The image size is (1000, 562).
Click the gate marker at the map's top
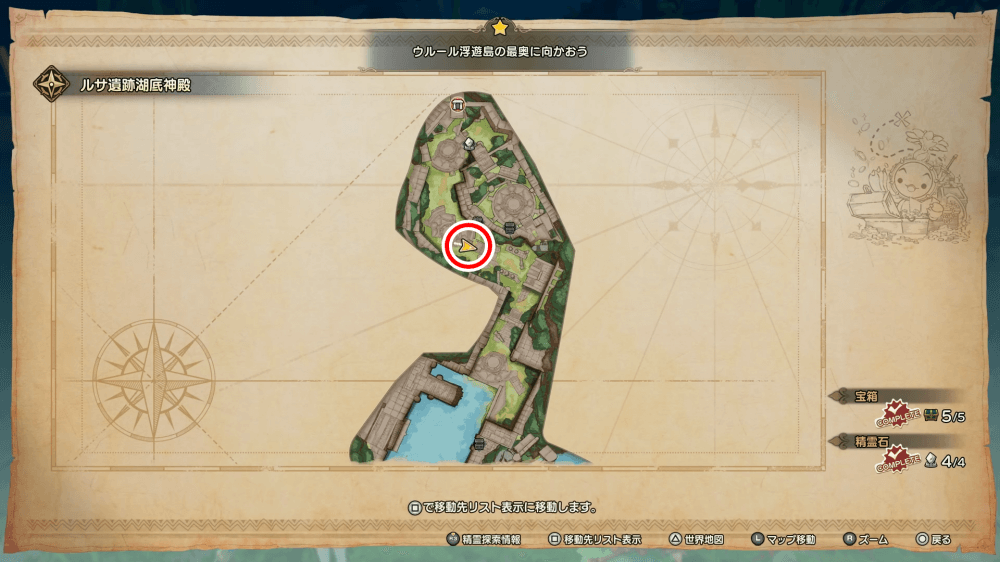[x=458, y=104]
